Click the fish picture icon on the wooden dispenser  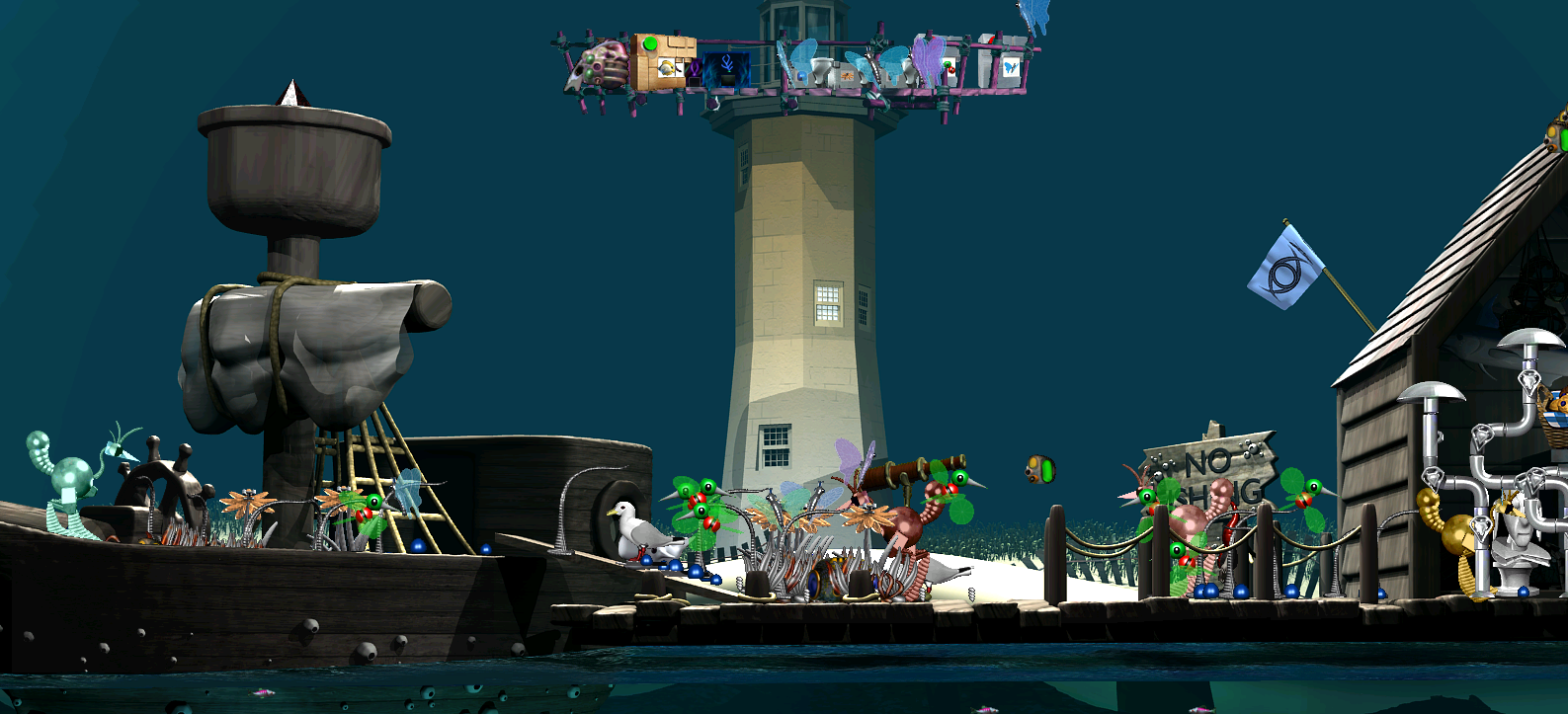point(669,69)
